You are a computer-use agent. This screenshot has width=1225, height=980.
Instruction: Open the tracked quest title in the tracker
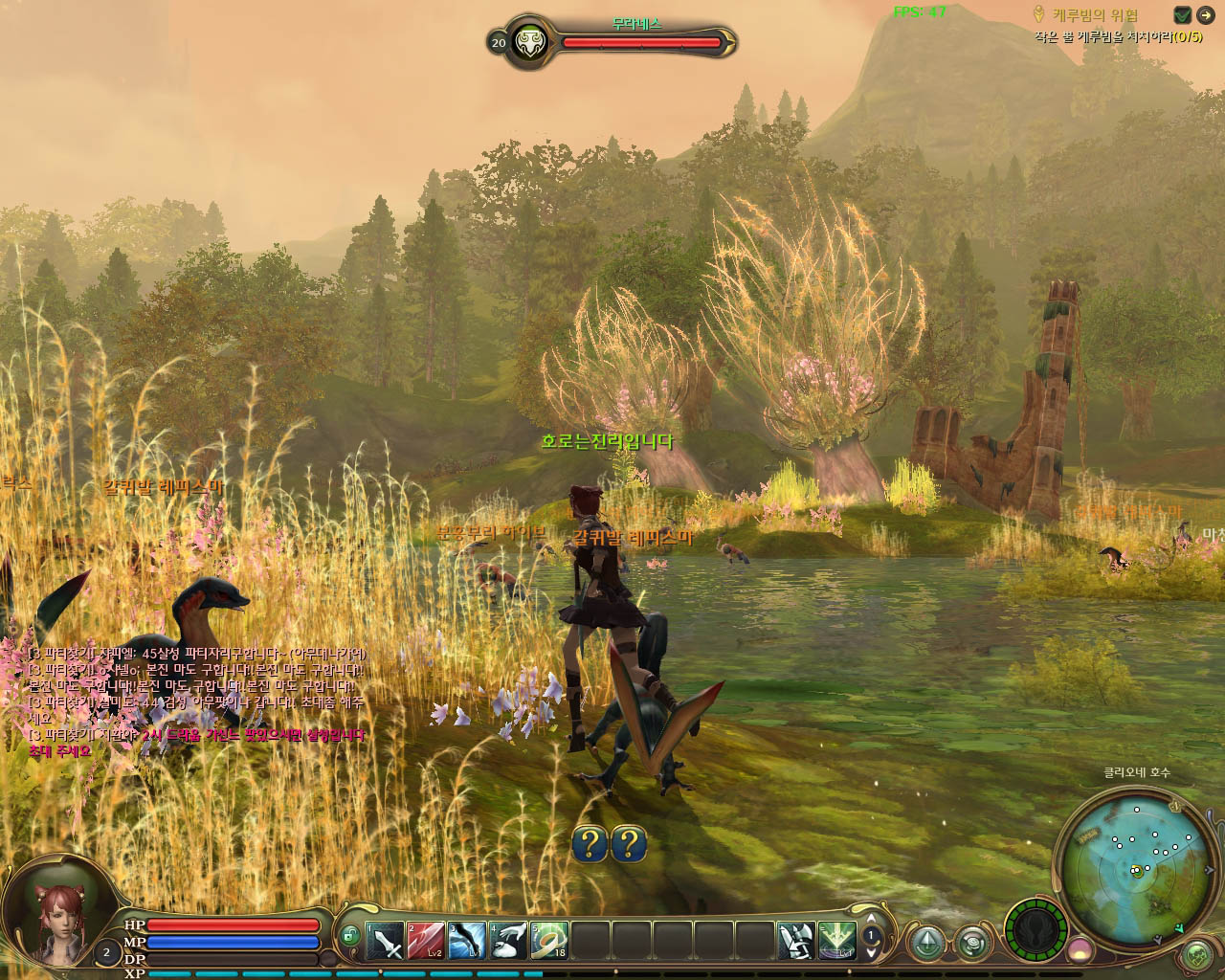tap(1095, 15)
